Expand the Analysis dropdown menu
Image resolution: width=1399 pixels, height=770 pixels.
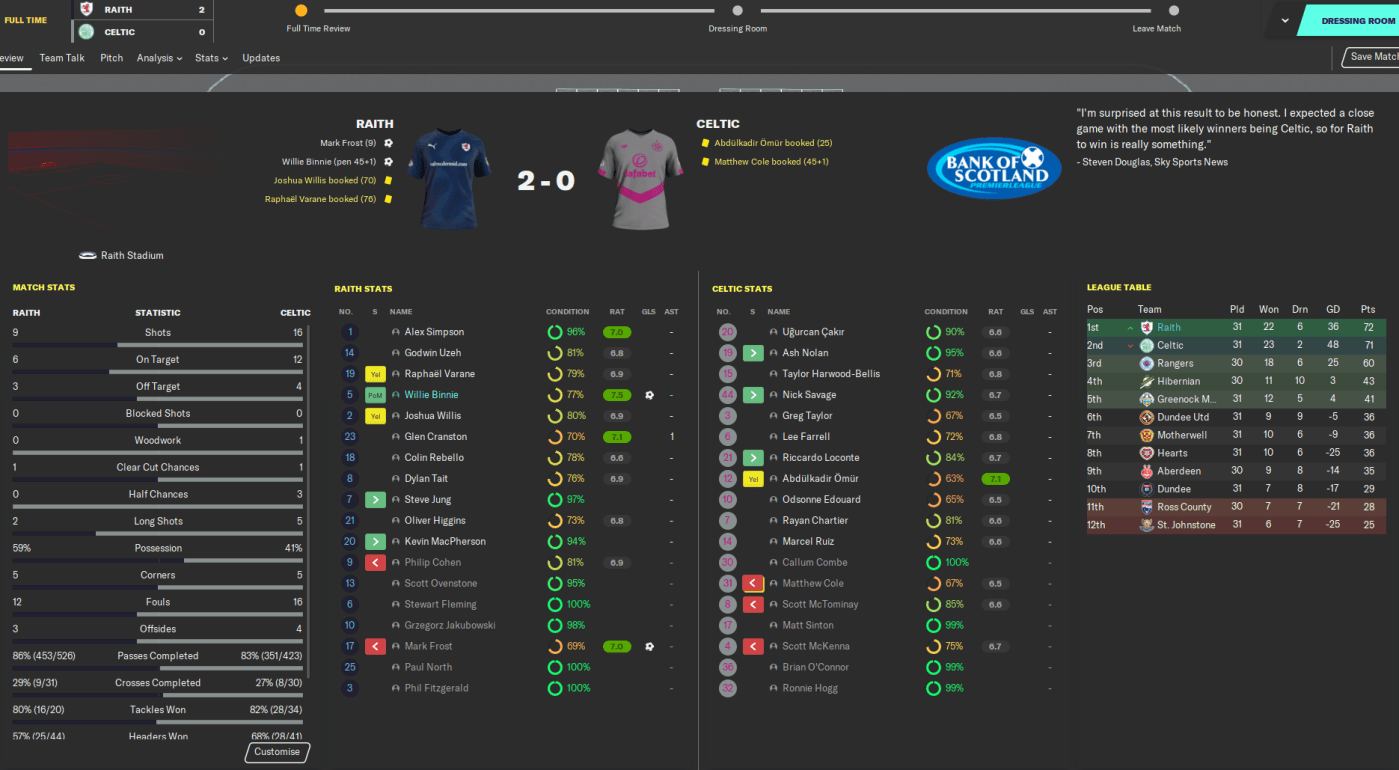coord(159,58)
